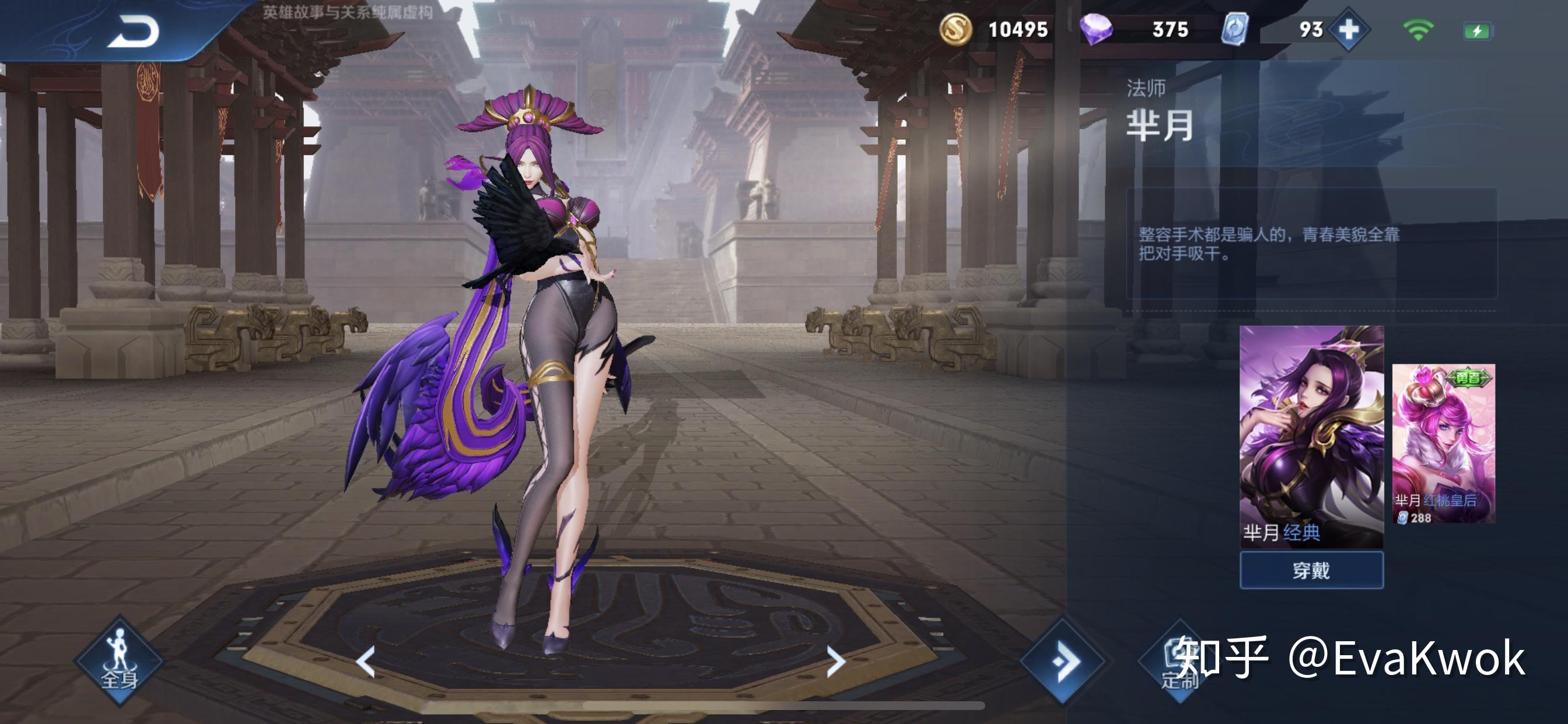The width and height of the screenshot is (1568, 724).
Task: Show the next hero with right arrow
Action: tap(836, 661)
